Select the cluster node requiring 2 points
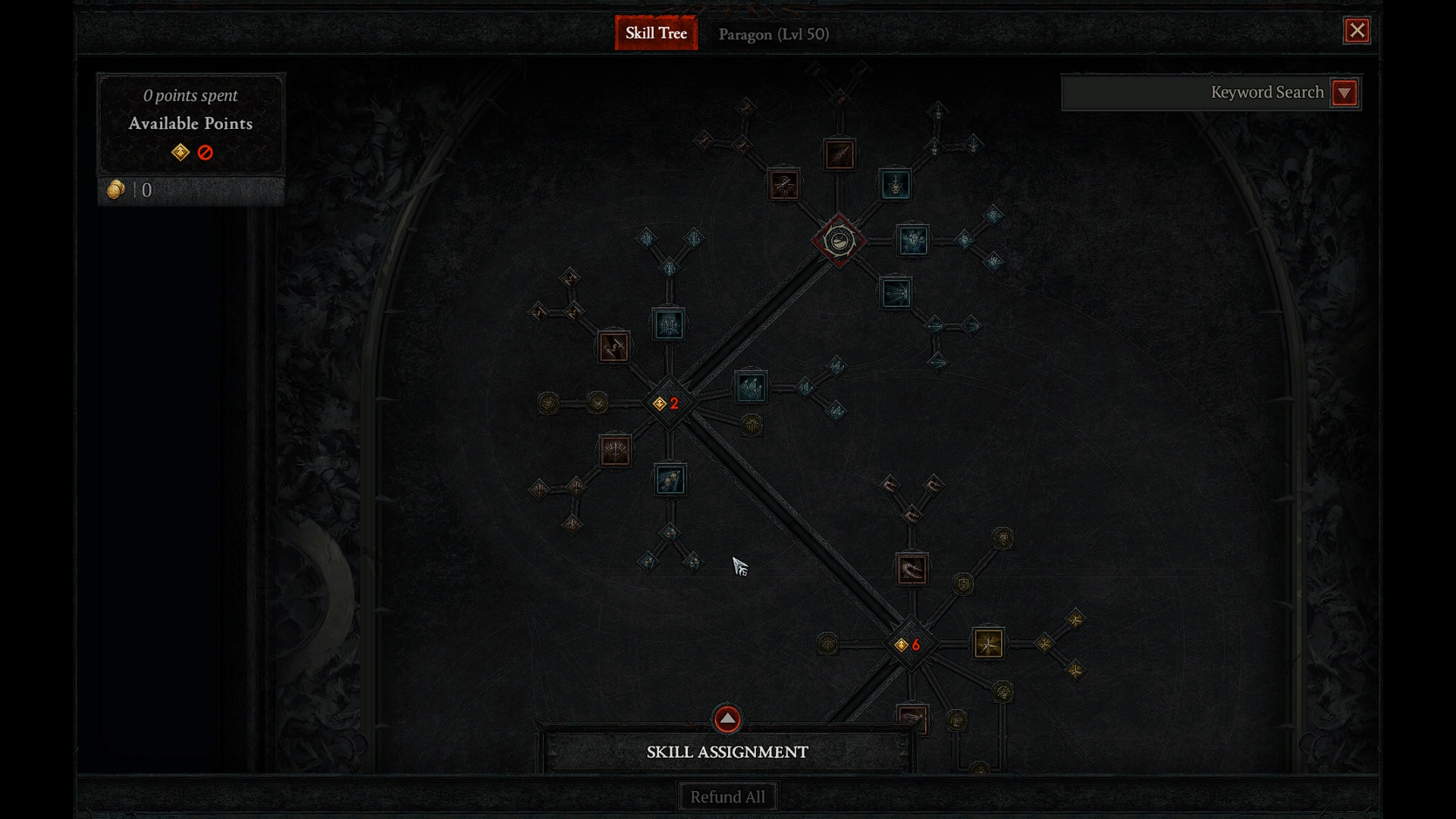The height and width of the screenshot is (819, 1456). pyautogui.click(x=668, y=403)
